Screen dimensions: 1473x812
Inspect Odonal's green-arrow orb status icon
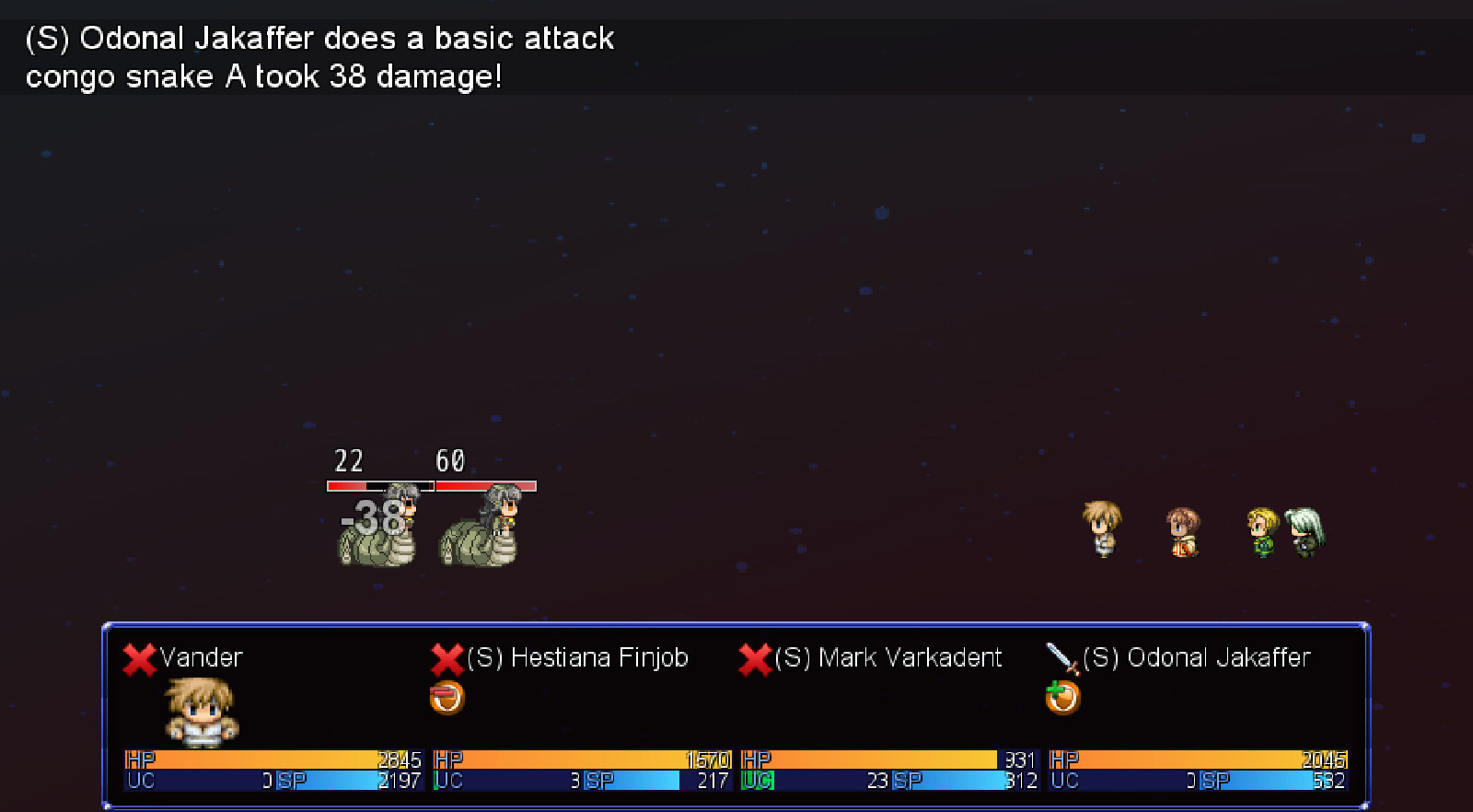tap(1062, 698)
